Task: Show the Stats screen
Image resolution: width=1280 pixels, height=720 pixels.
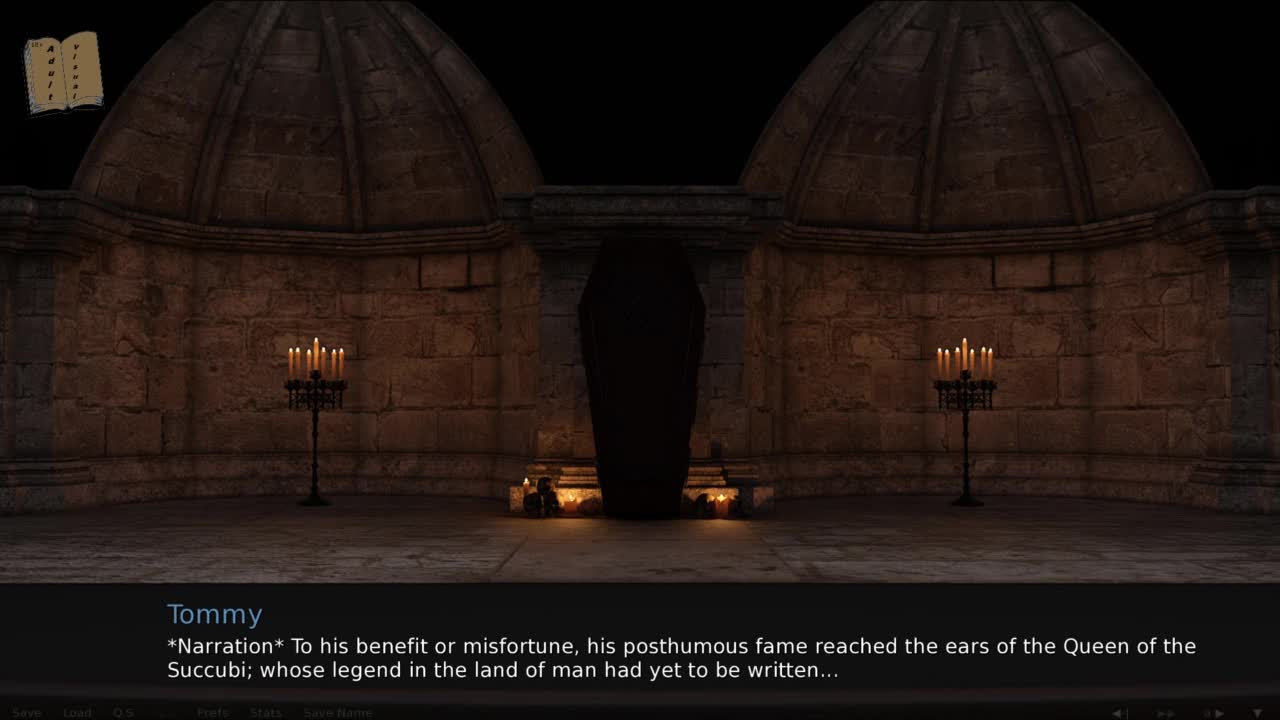Action: pyautogui.click(x=265, y=713)
